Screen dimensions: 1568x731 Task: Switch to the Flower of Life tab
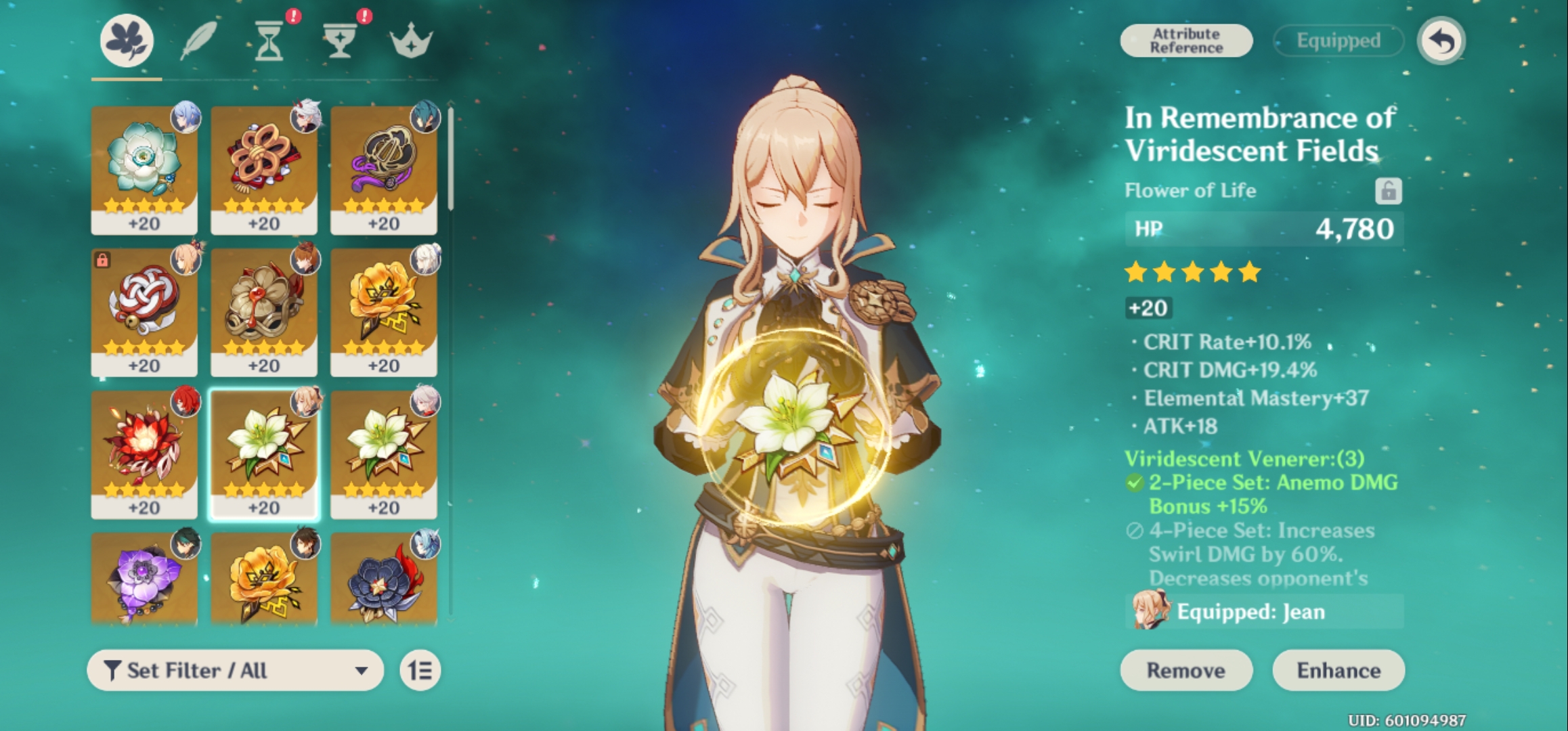127,41
